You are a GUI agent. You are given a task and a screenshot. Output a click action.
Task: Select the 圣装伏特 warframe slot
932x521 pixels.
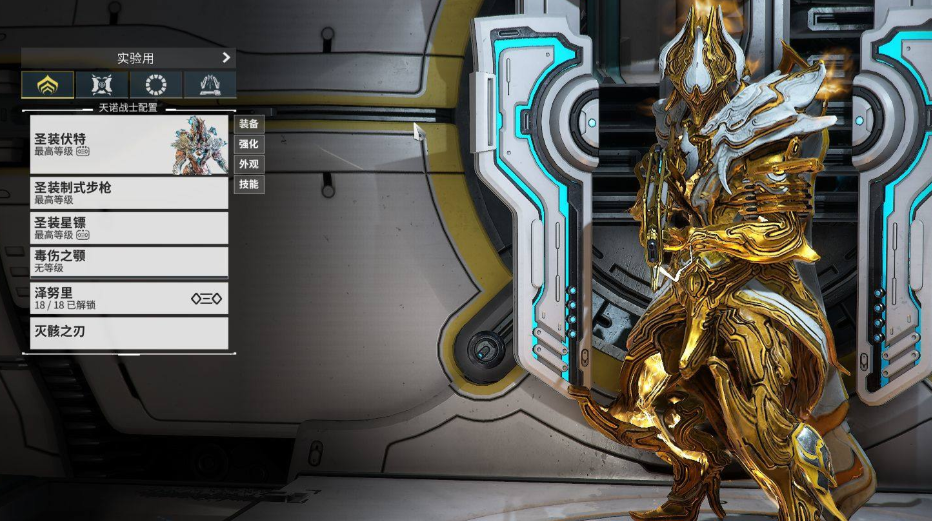pos(128,145)
